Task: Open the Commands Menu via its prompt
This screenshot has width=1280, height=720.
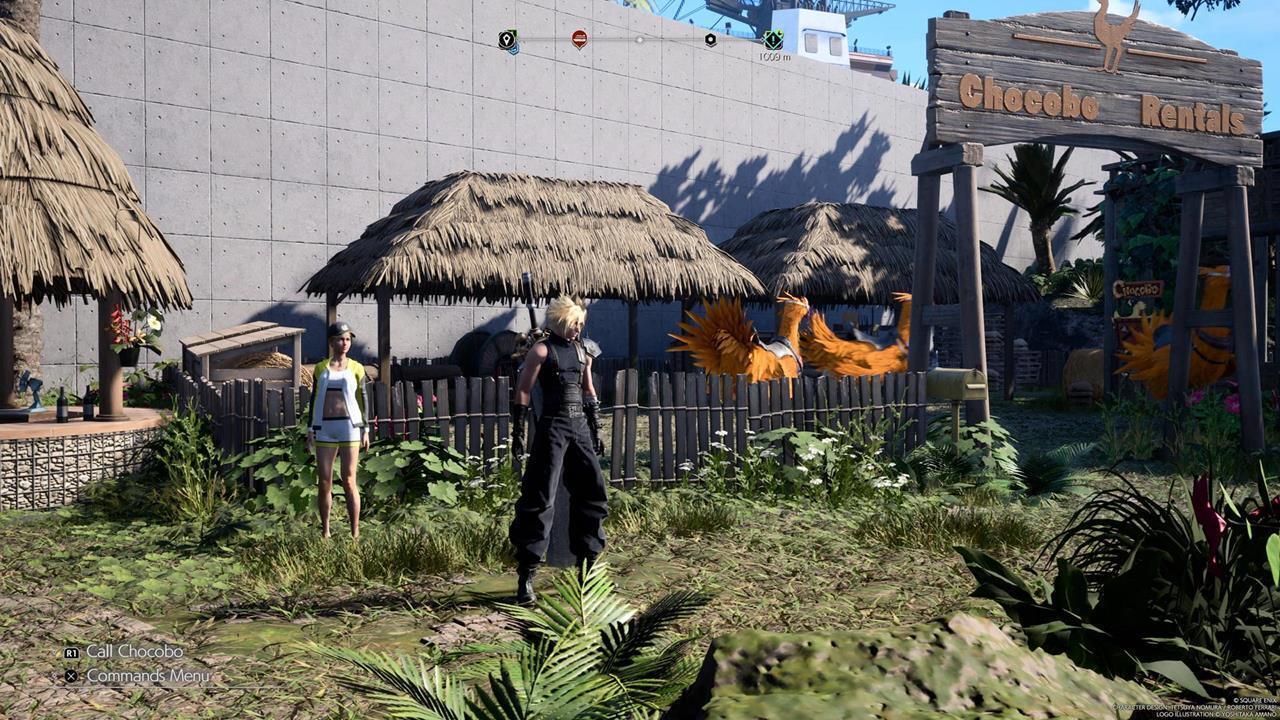Action: tap(148, 676)
